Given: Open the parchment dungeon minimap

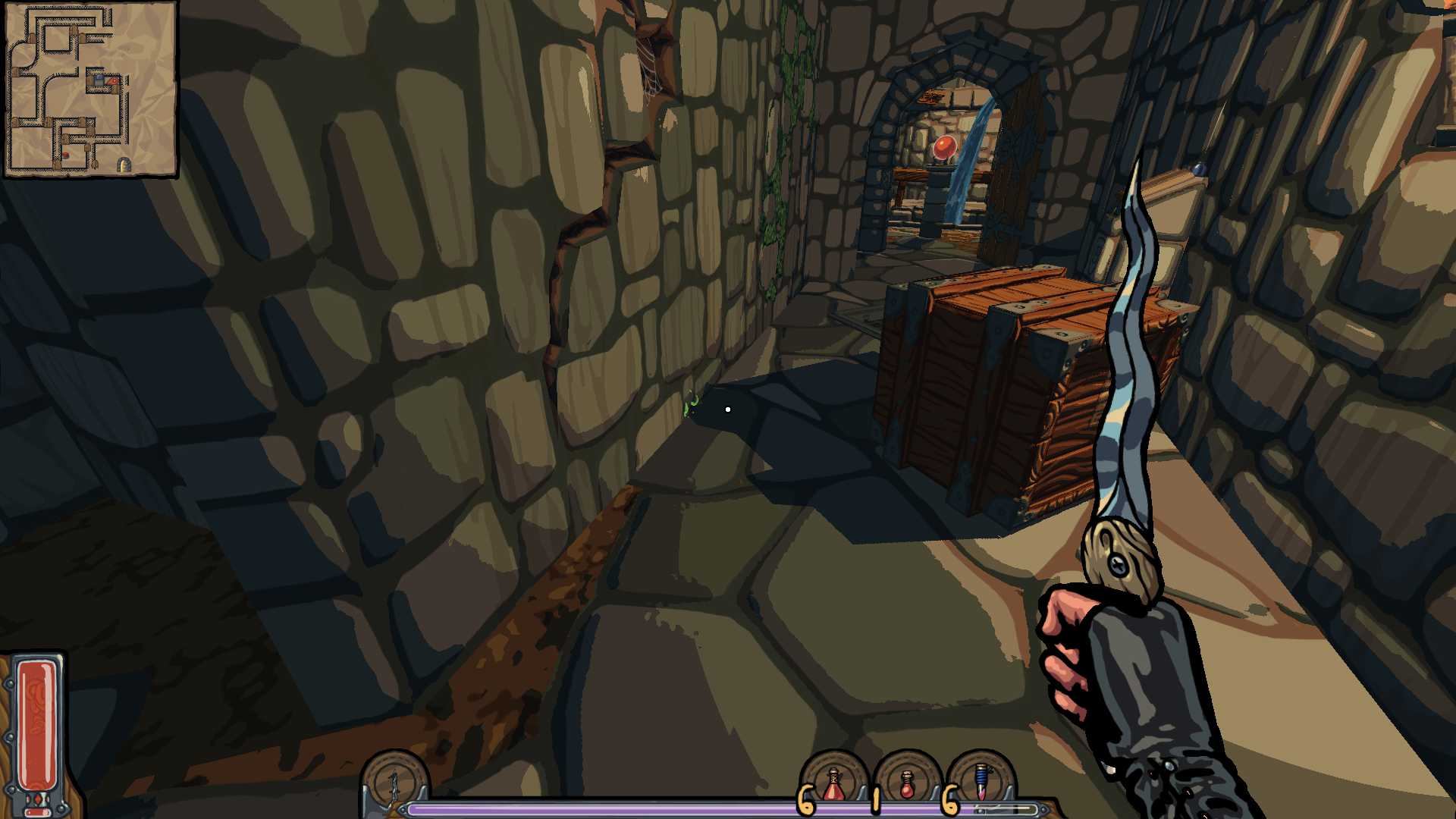Looking at the screenshot, I should pyautogui.click(x=90, y=89).
